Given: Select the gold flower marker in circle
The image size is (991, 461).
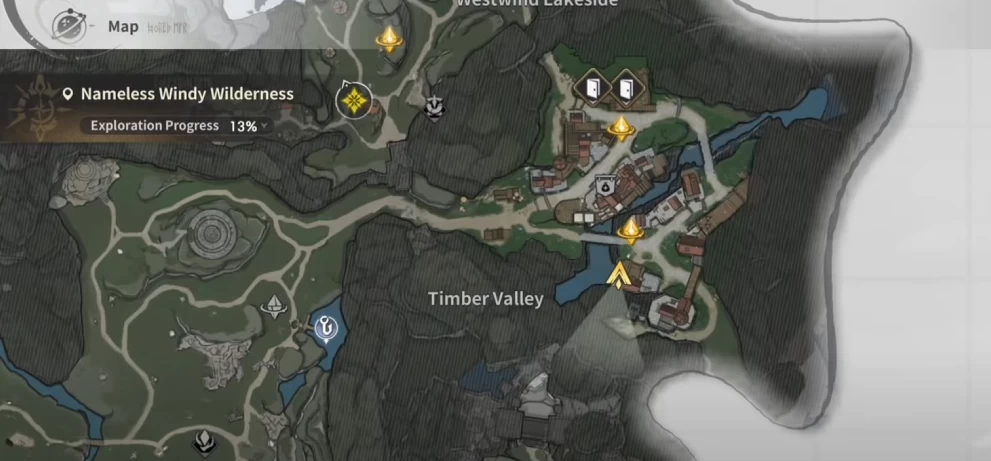Looking at the screenshot, I should [353, 100].
